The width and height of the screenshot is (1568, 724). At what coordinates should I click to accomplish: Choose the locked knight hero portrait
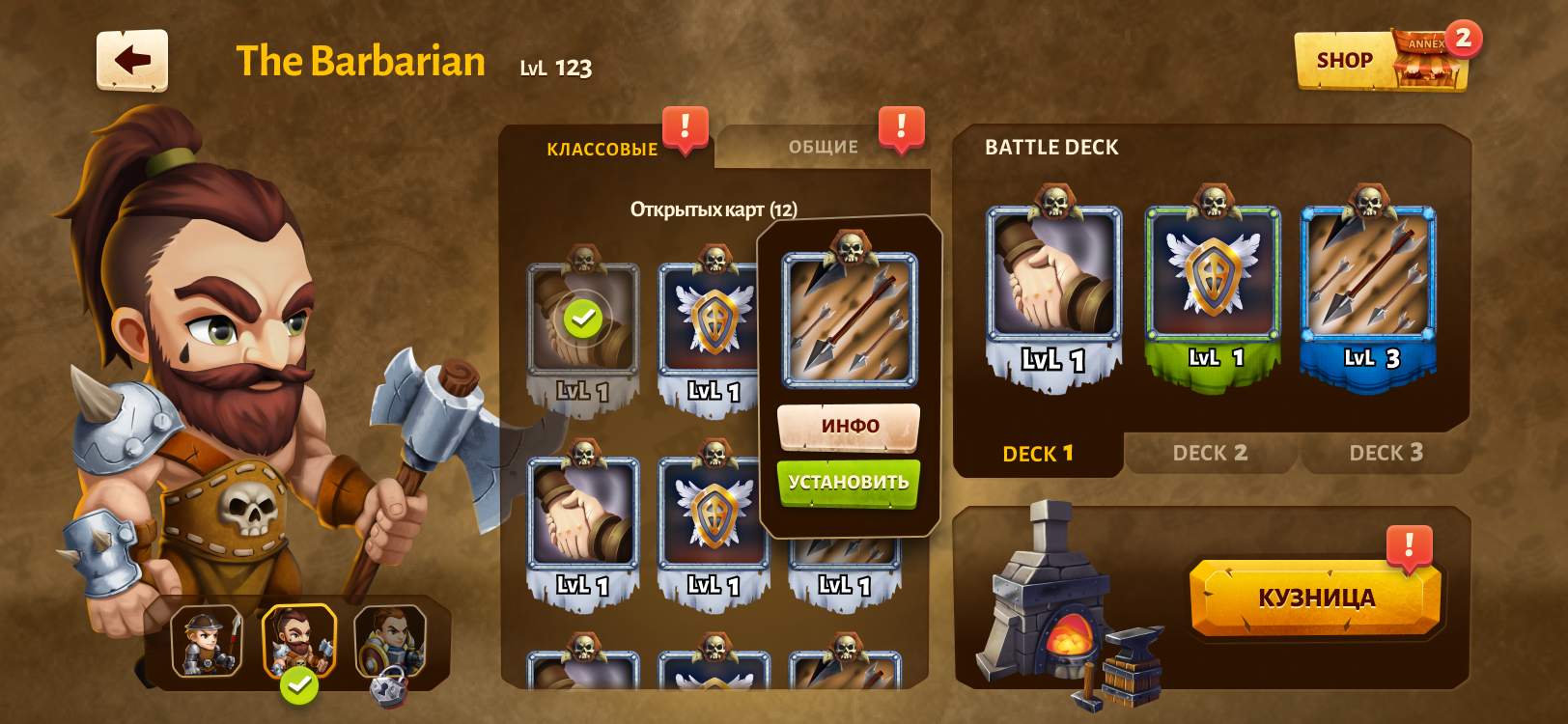(x=390, y=641)
